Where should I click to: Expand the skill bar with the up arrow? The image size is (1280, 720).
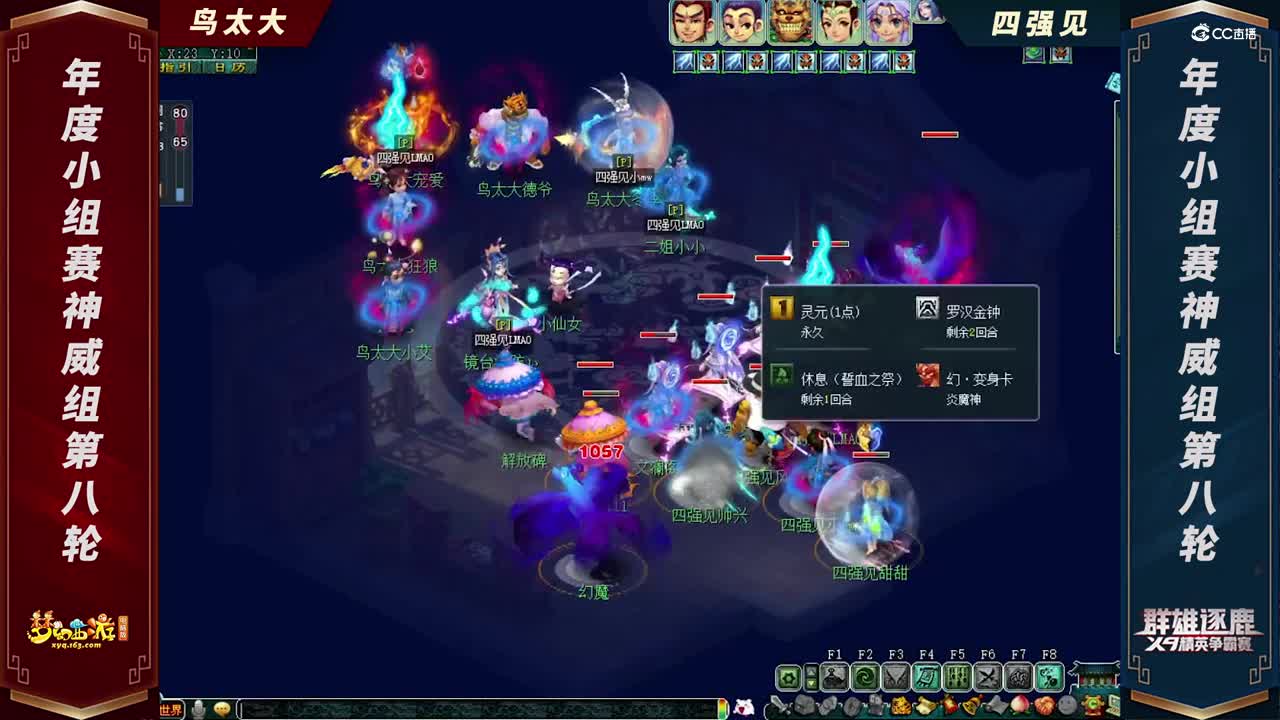tap(812, 671)
